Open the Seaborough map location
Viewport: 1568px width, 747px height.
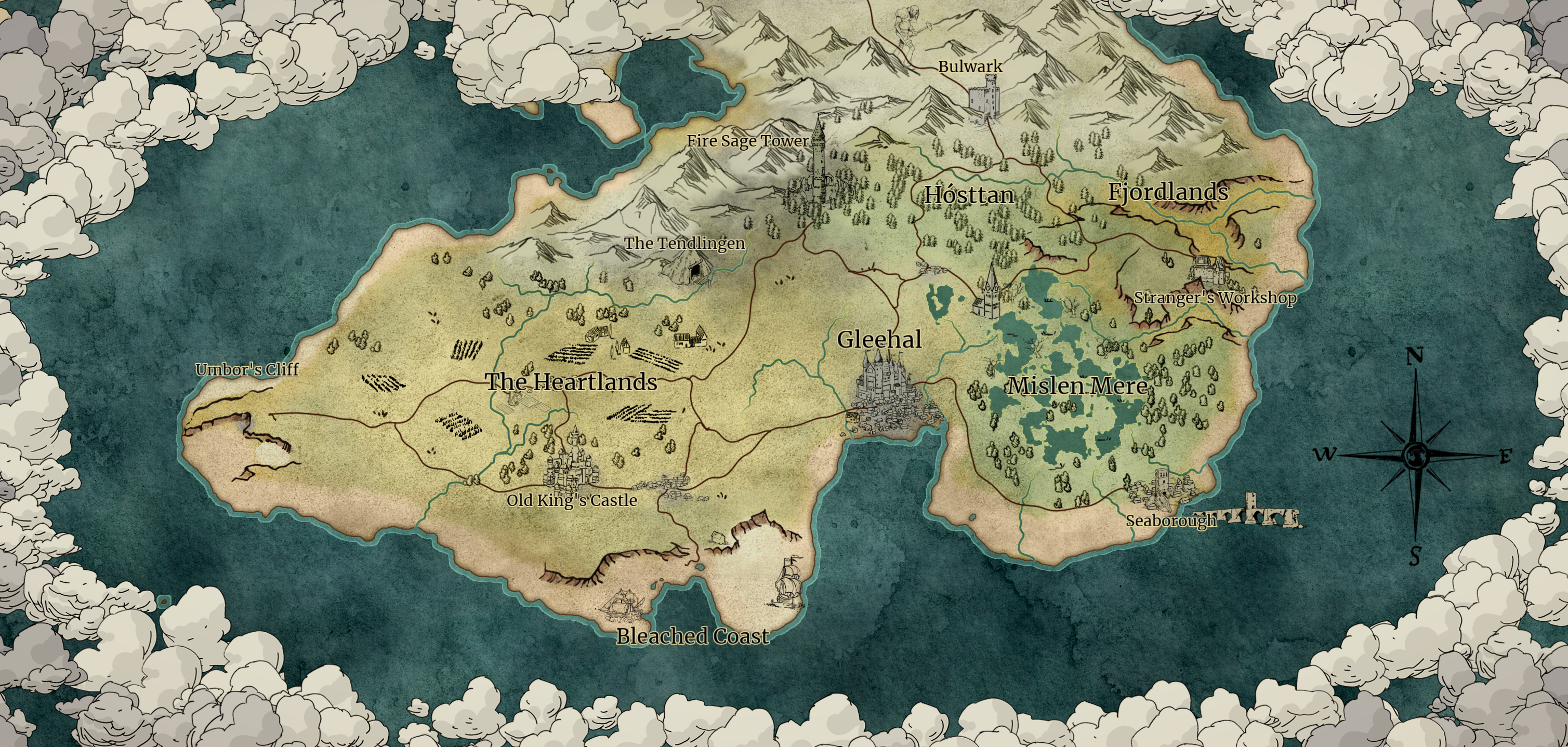1170,521
